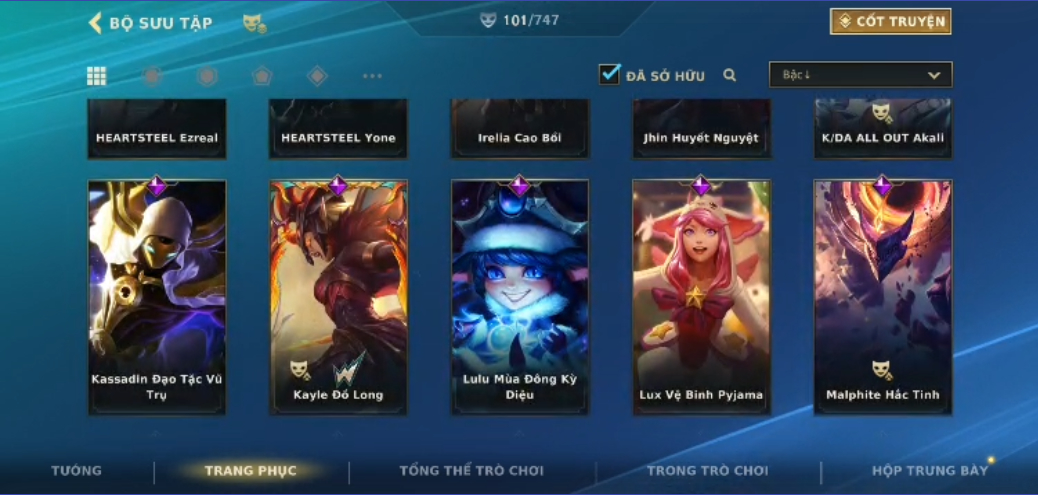Show the Hộp Trưng Bày tab

click(929, 471)
